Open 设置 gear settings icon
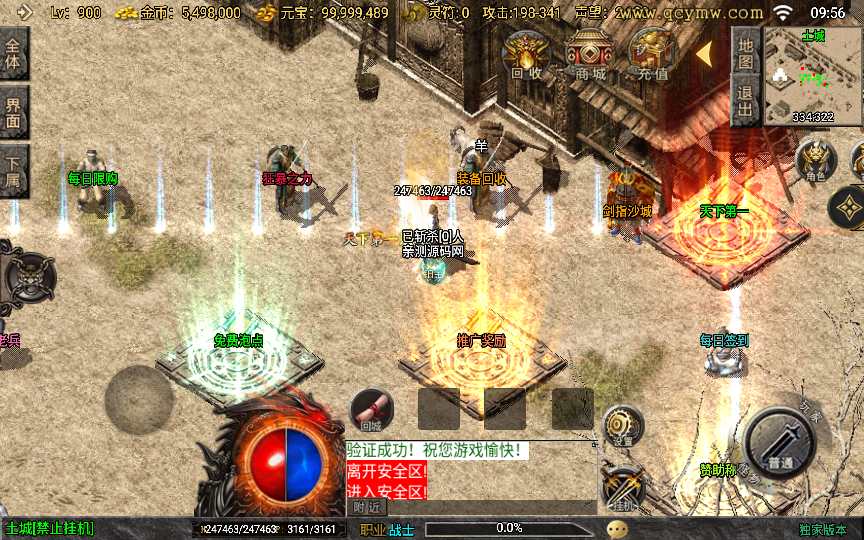 click(623, 426)
